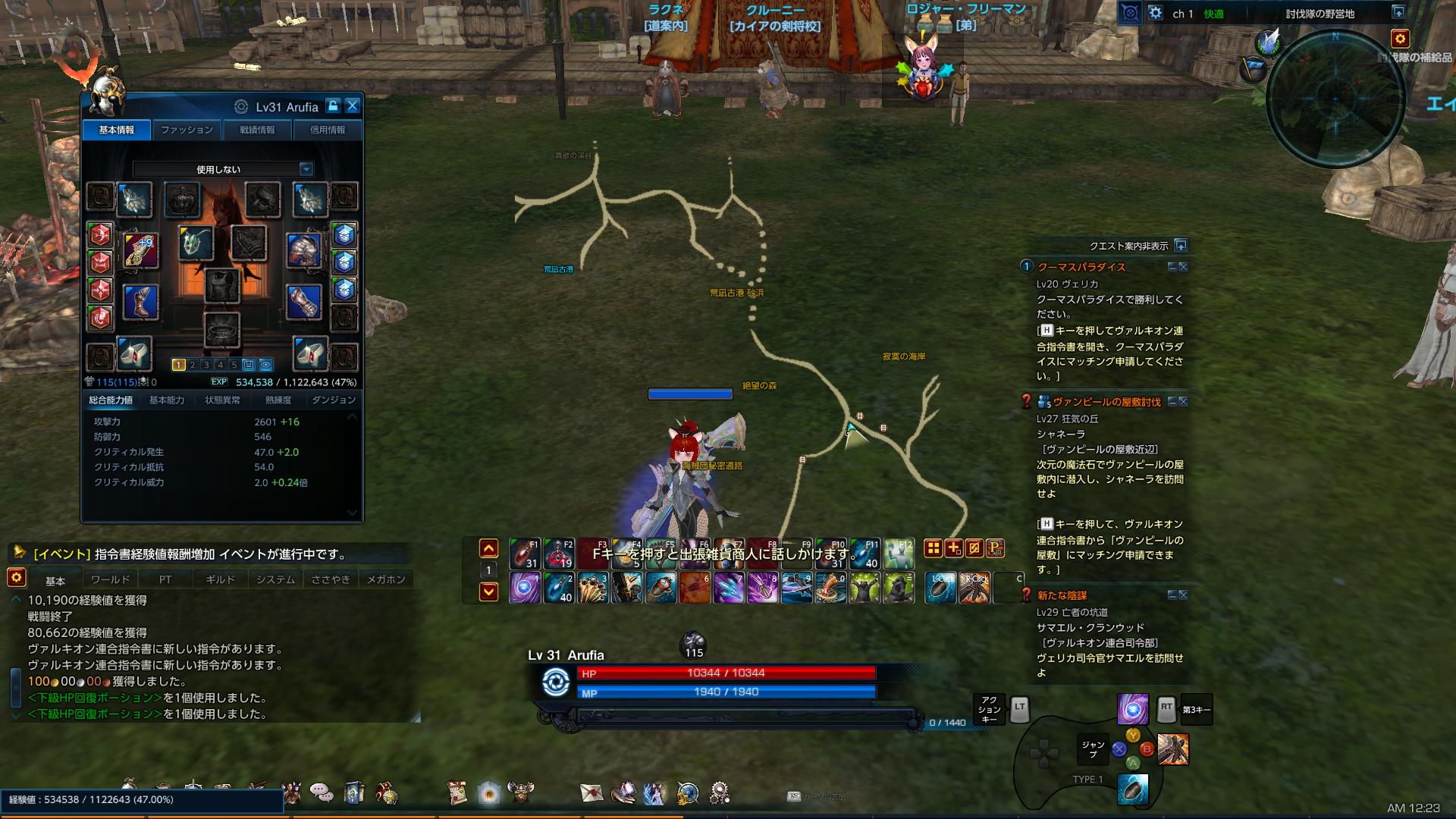Select equipment preset 2 in the character window

tap(193, 365)
